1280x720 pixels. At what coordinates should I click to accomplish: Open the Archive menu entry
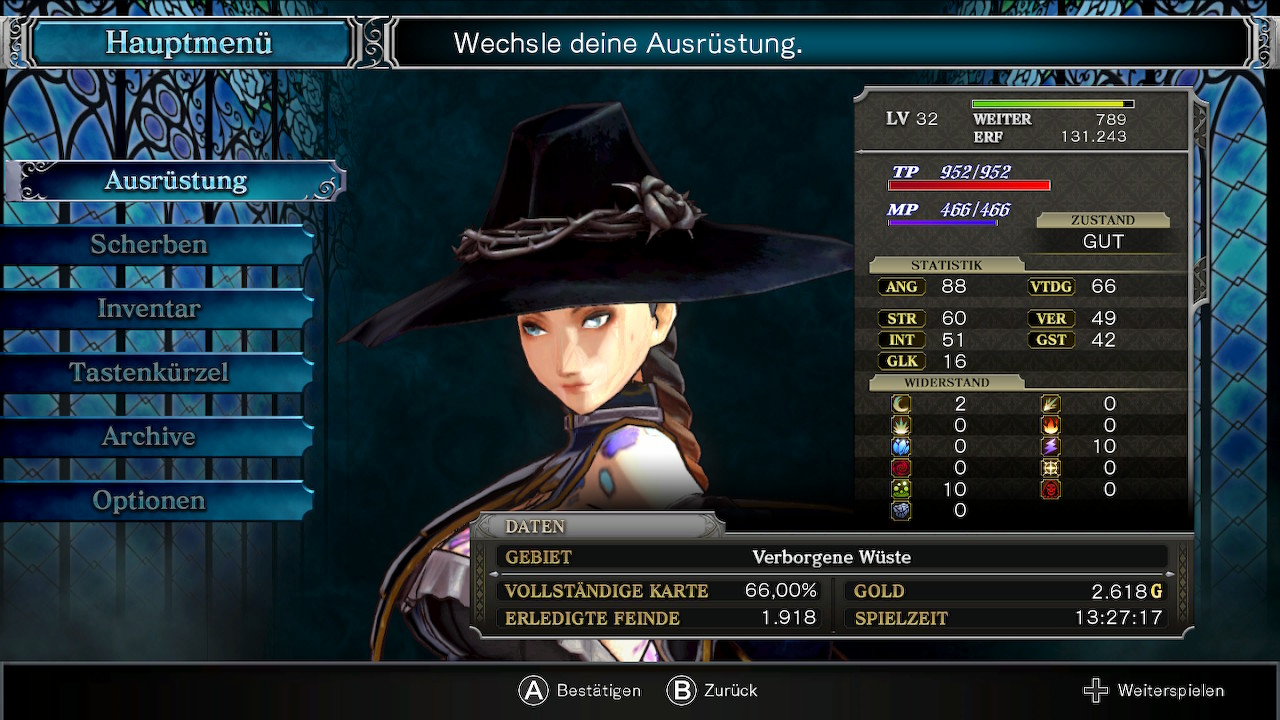coord(149,437)
